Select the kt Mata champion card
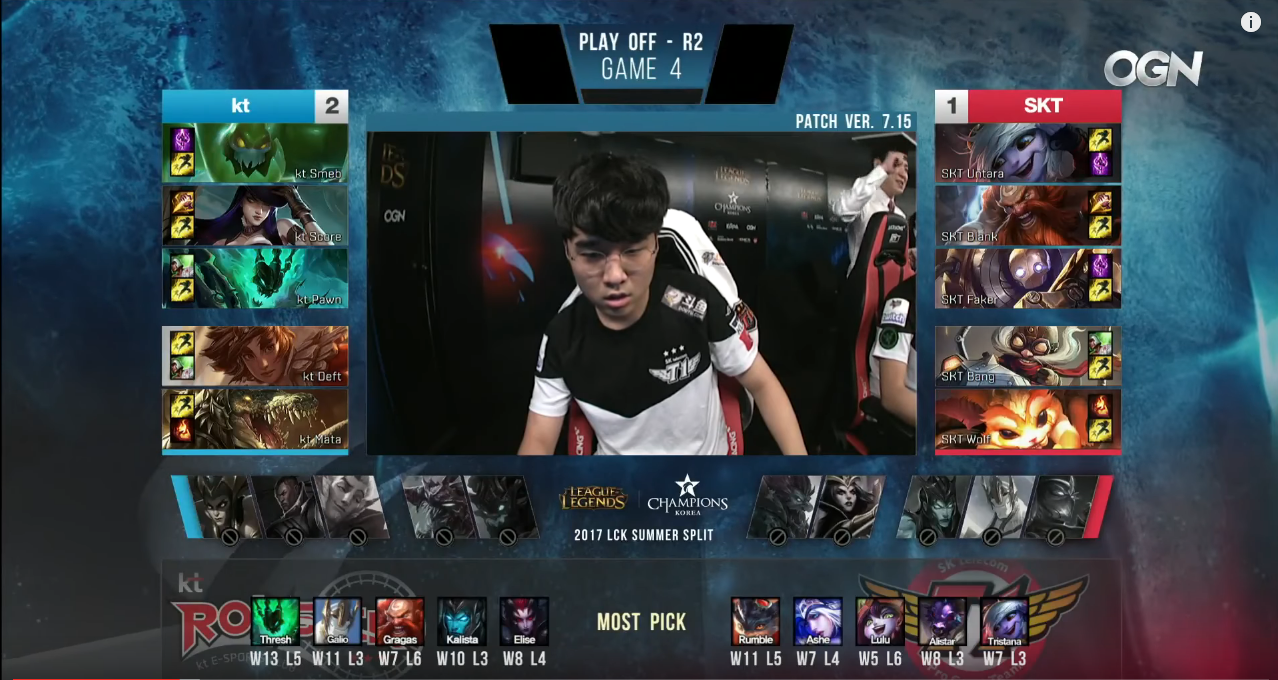The image size is (1278, 680). click(x=256, y=418)
